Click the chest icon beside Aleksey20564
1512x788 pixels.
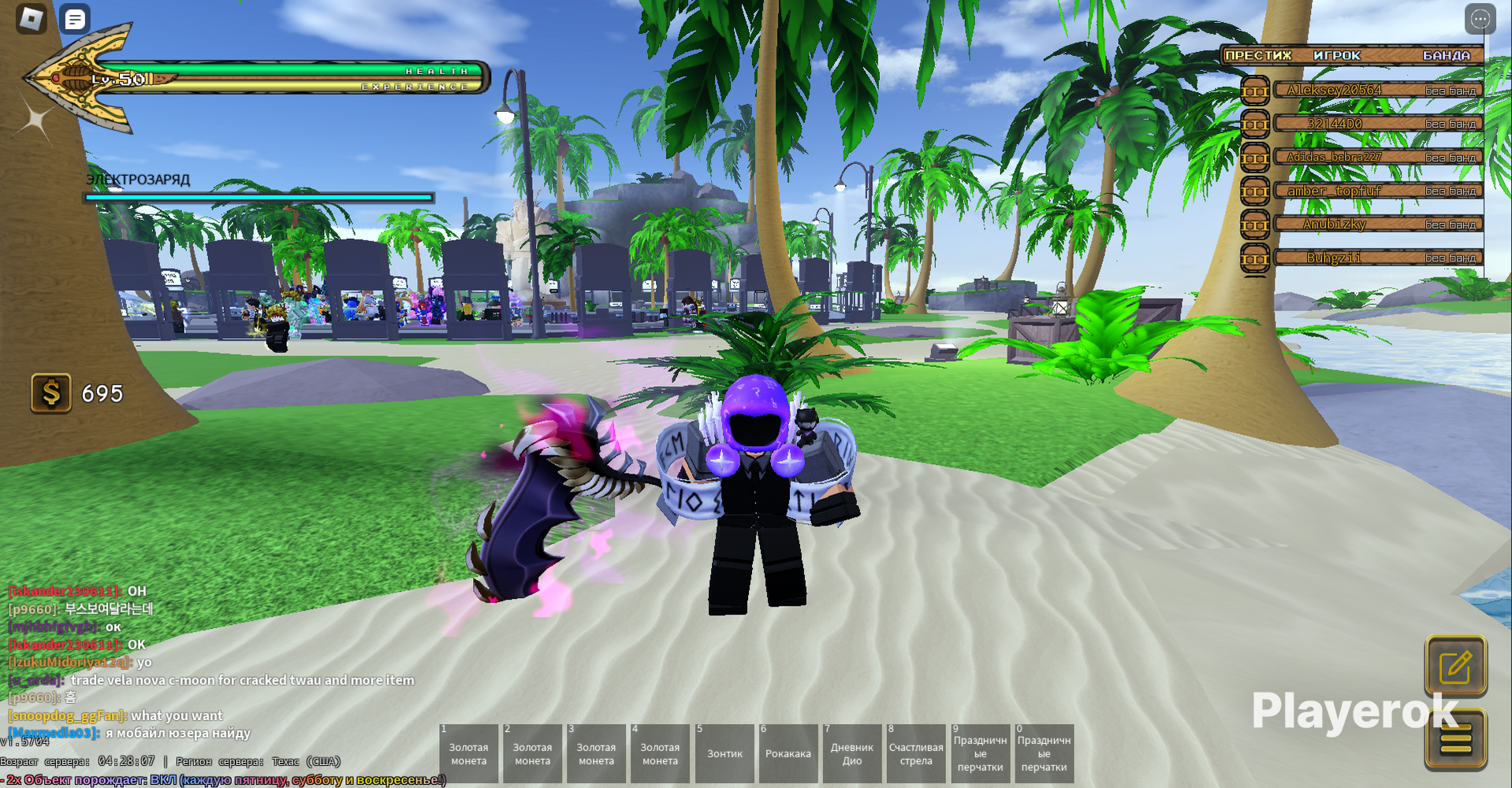(x=1255, y=89)
